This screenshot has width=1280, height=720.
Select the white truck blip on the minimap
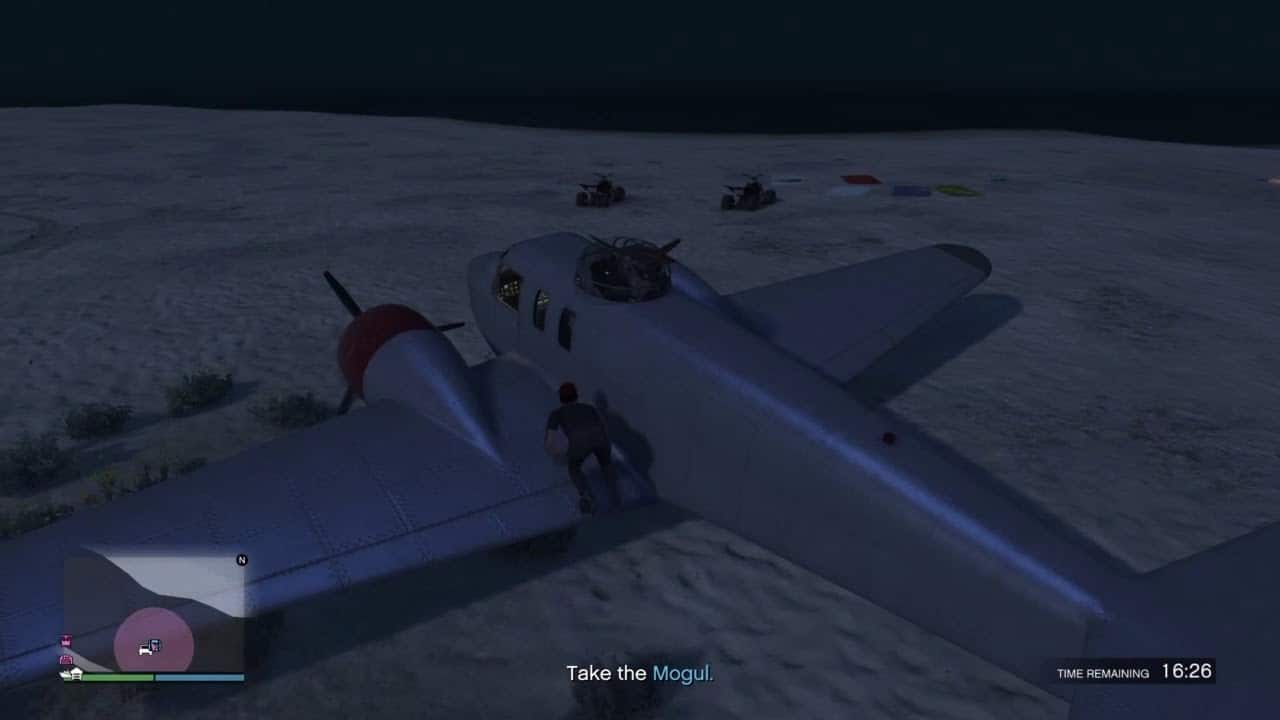coord(146,648)
